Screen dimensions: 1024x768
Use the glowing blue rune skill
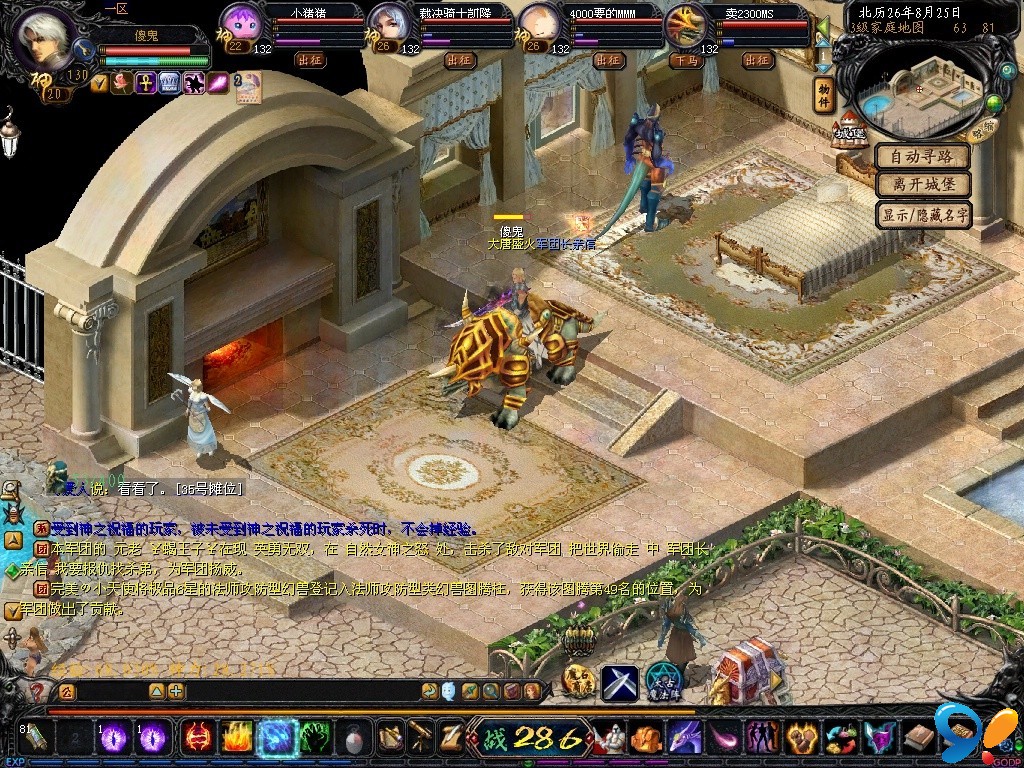click(275, 738)
